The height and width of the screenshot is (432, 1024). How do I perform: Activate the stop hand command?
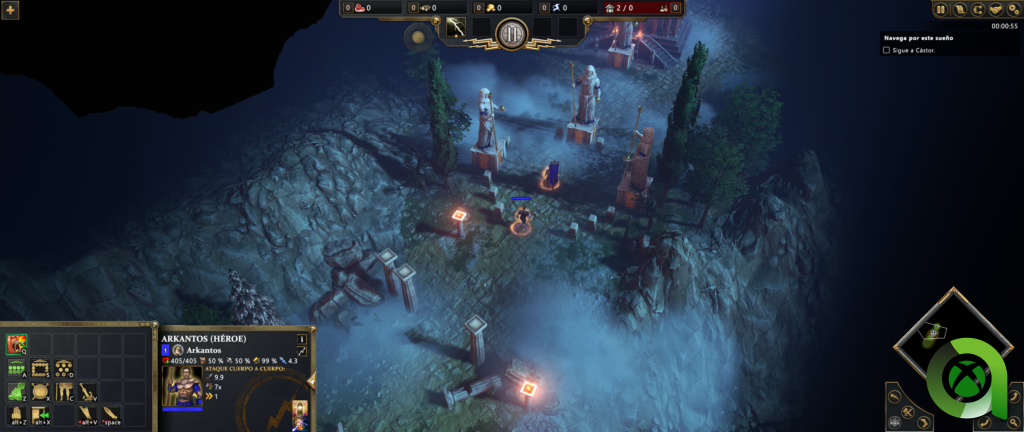click(16, 414)
